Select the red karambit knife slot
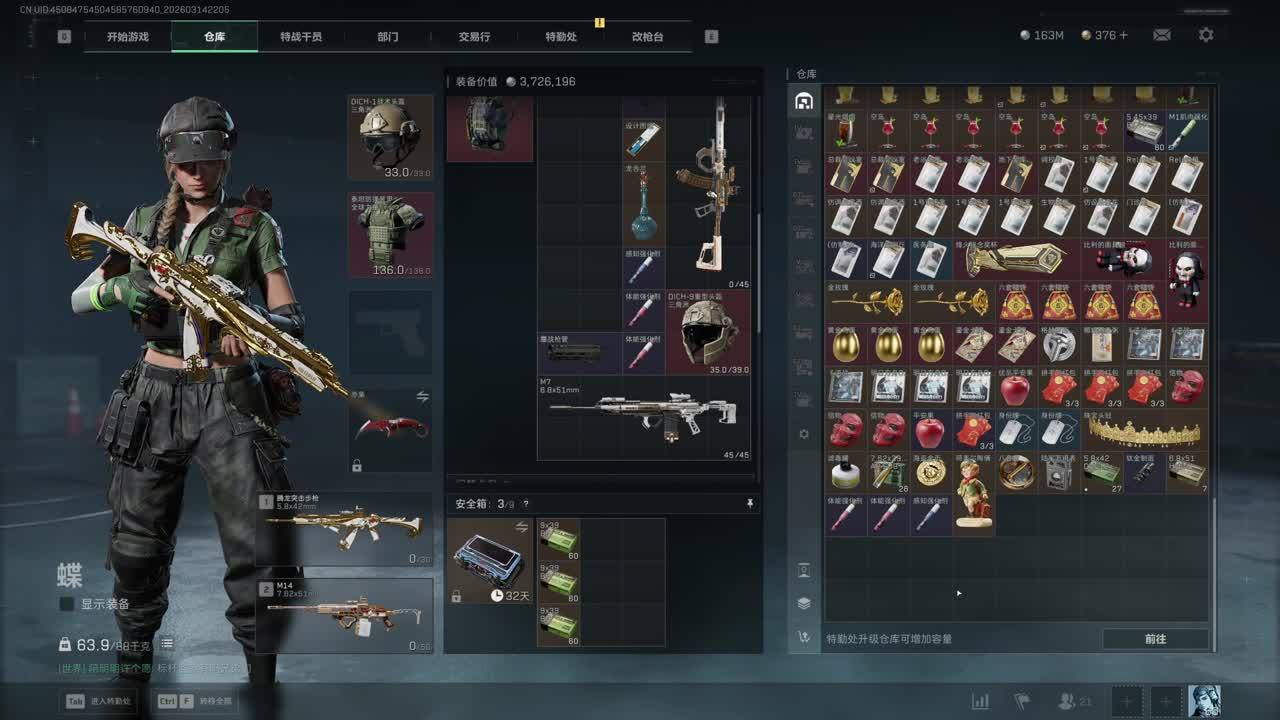 click(x=390, y=430)
